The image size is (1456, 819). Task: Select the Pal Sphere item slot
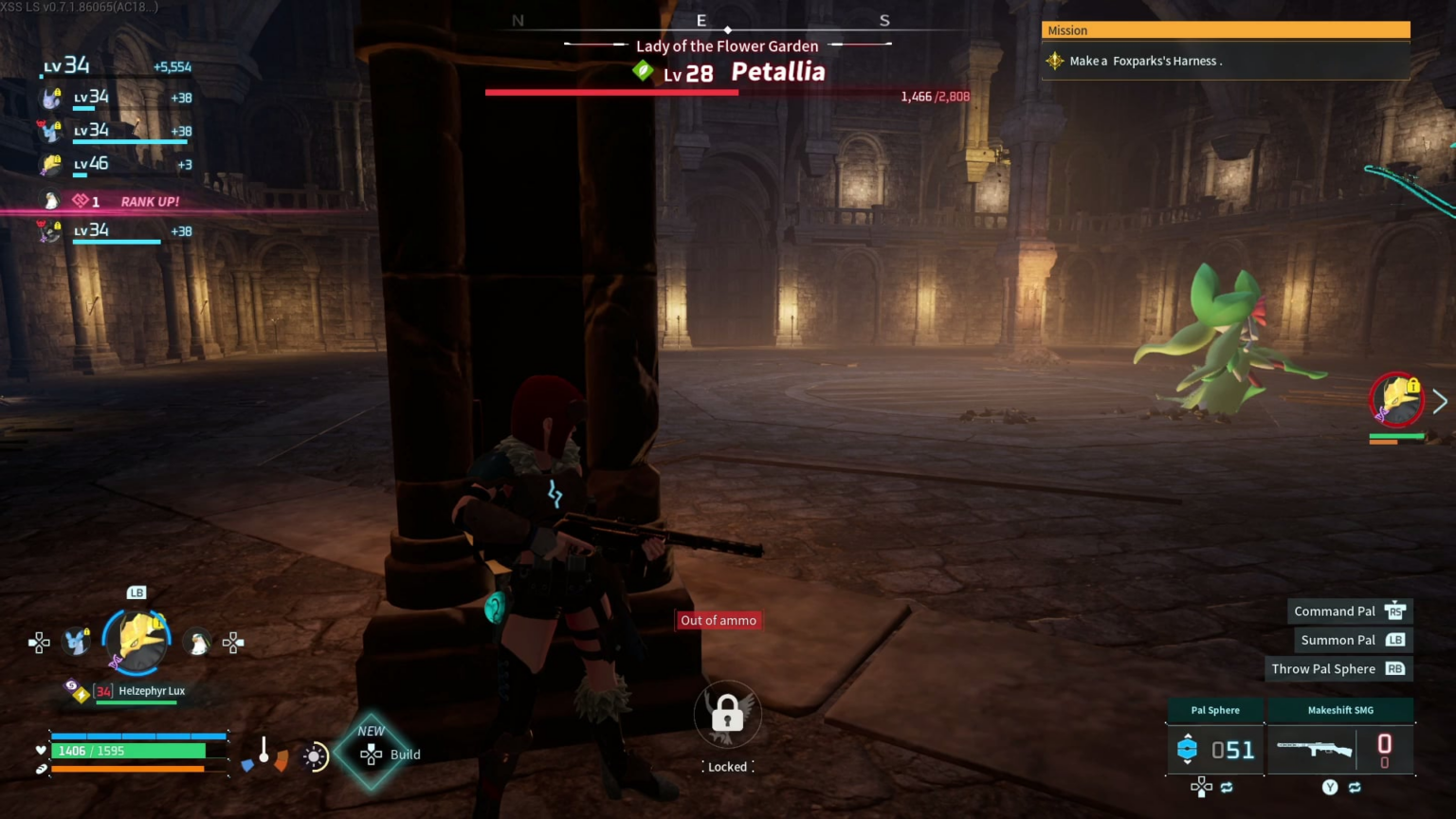[x=1215, y=749]
